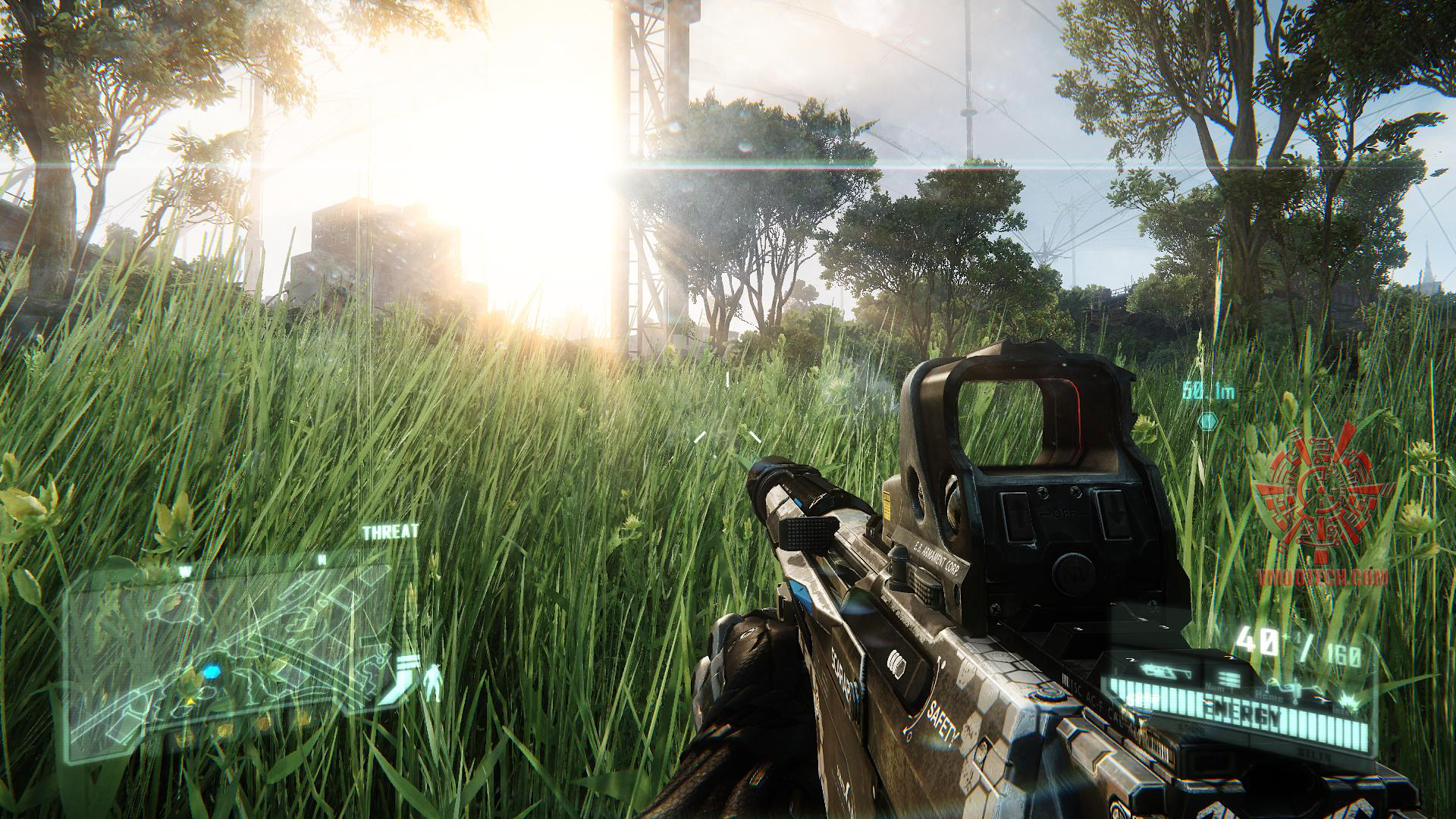The width and height of the screenshot is (1456, 819).
Task: Click the tactical minimap panel
Action: click(227, 652)
